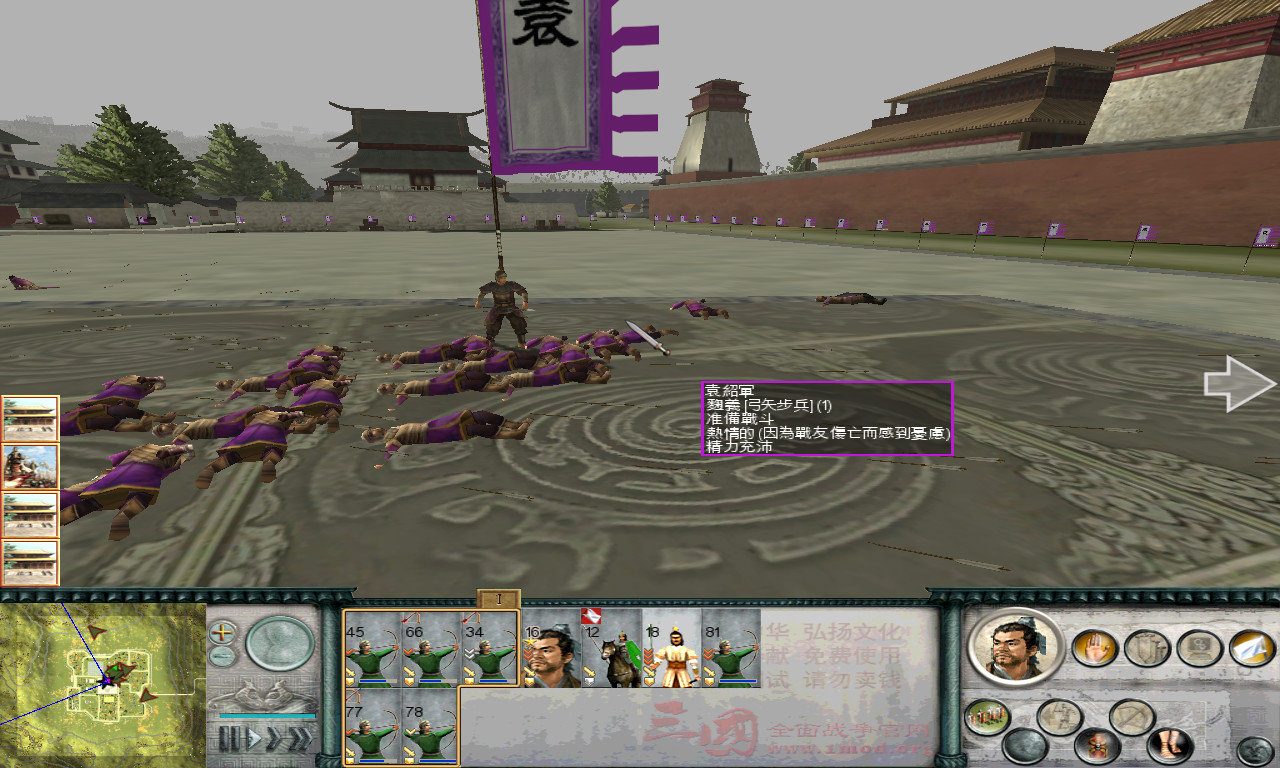This screenshot has height=768, width=1280.
Task: Click the left-facing arrow icon in ability row
Action: coord(1058,716)
